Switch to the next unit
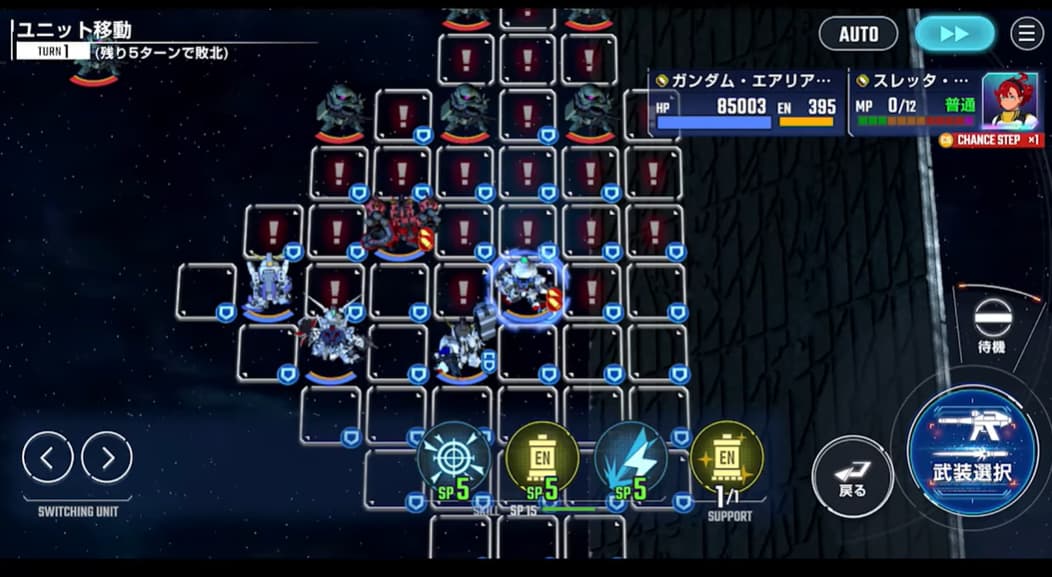Screen dimensions: 1052x577 click(x=107, y=458)
